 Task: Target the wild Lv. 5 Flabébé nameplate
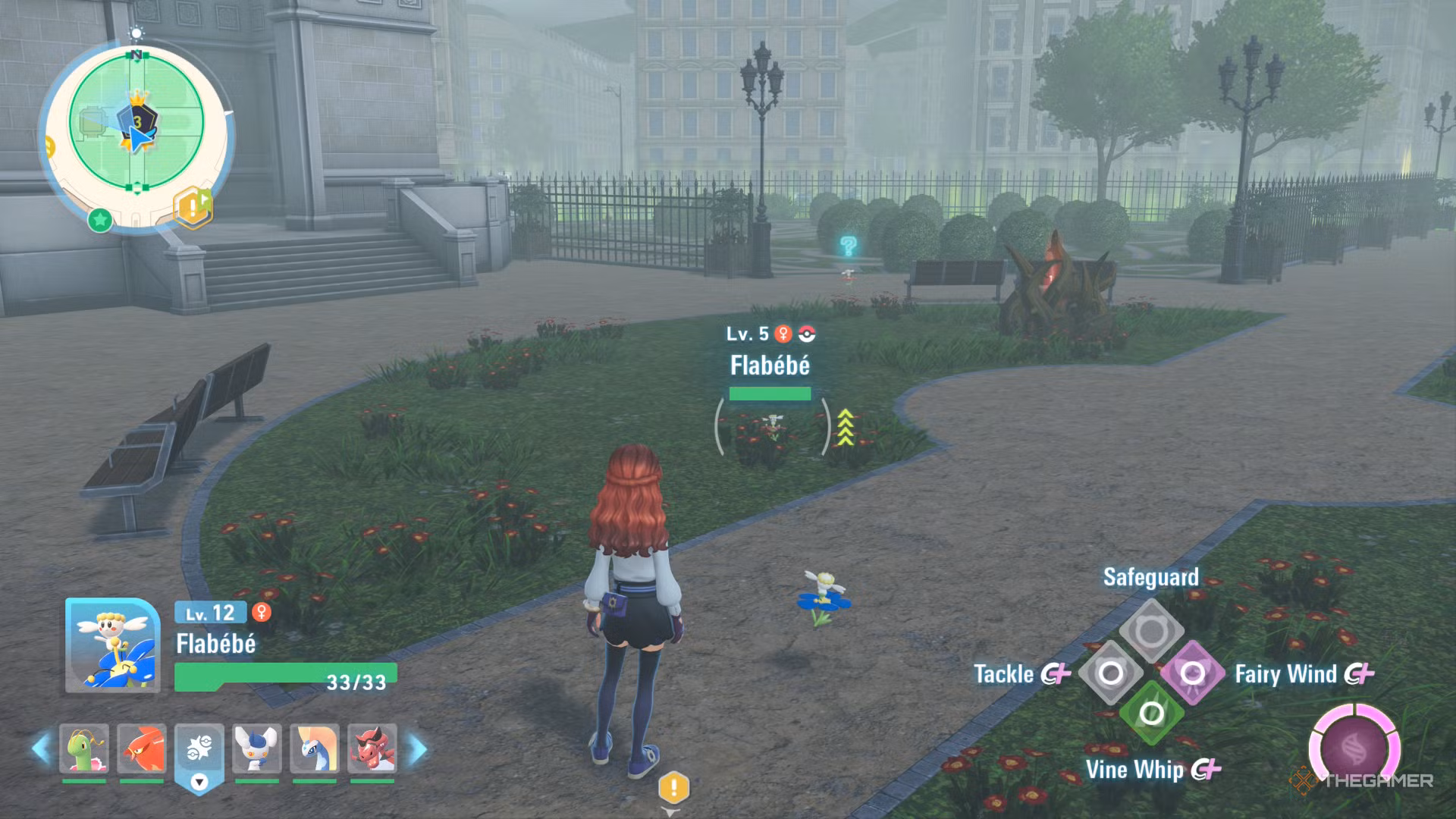coord(770,366)
